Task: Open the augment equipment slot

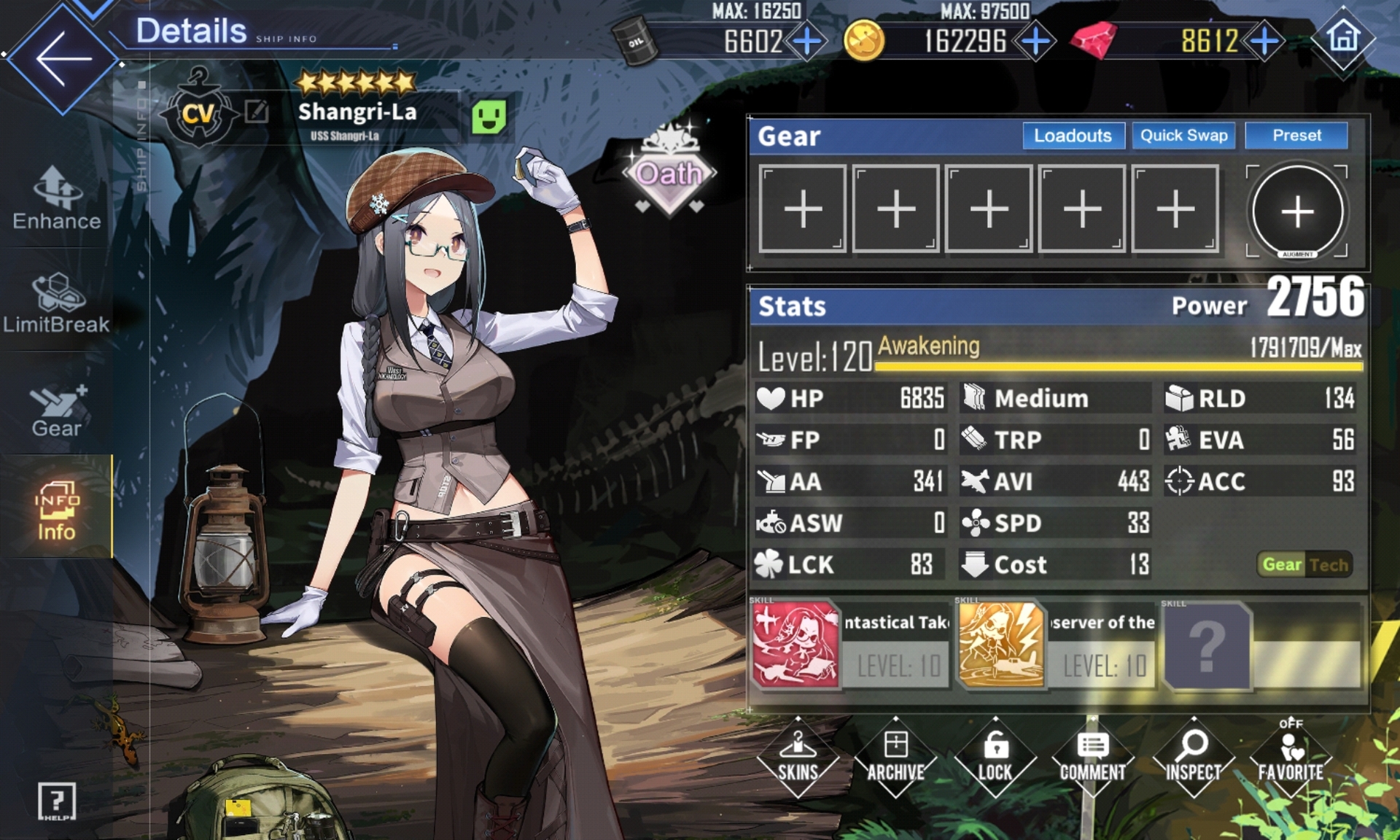Action: tap(1297, 211)
